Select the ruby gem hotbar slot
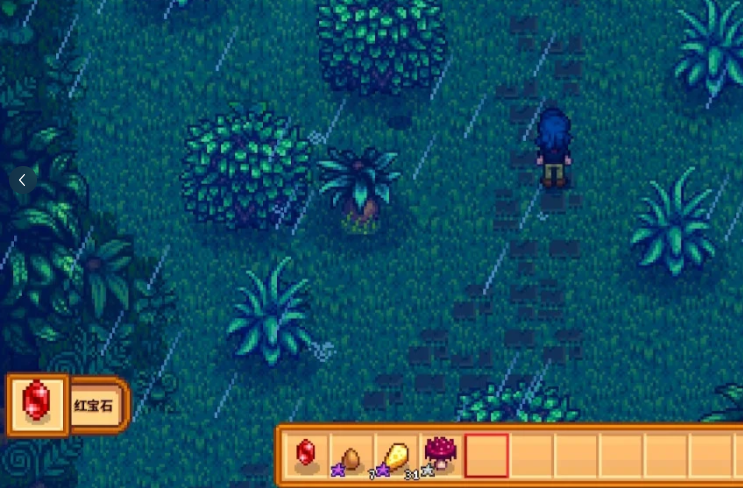 click(306, 455)
